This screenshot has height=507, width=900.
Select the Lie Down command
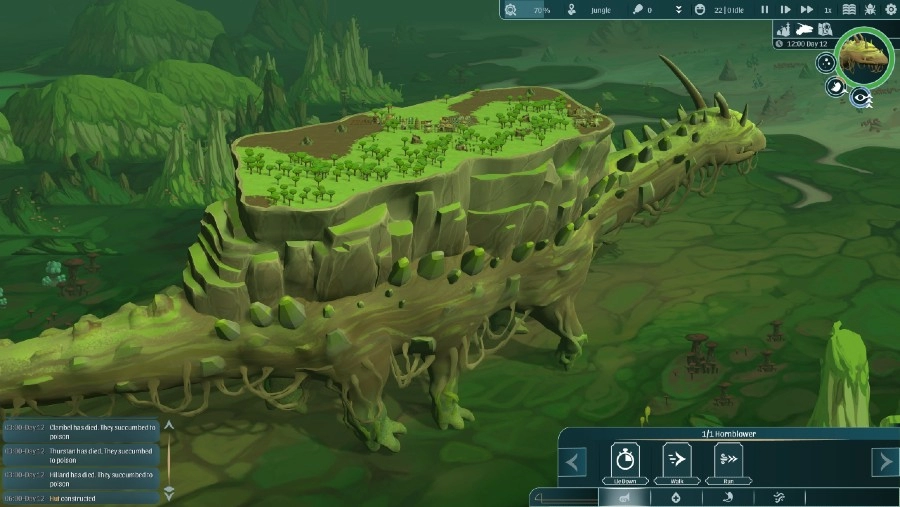[625, 462]
